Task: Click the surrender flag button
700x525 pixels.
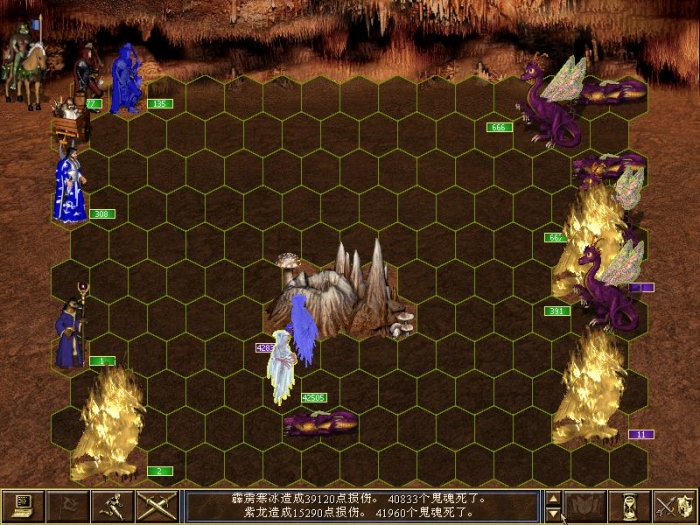Action: click(x=67, y=506)
